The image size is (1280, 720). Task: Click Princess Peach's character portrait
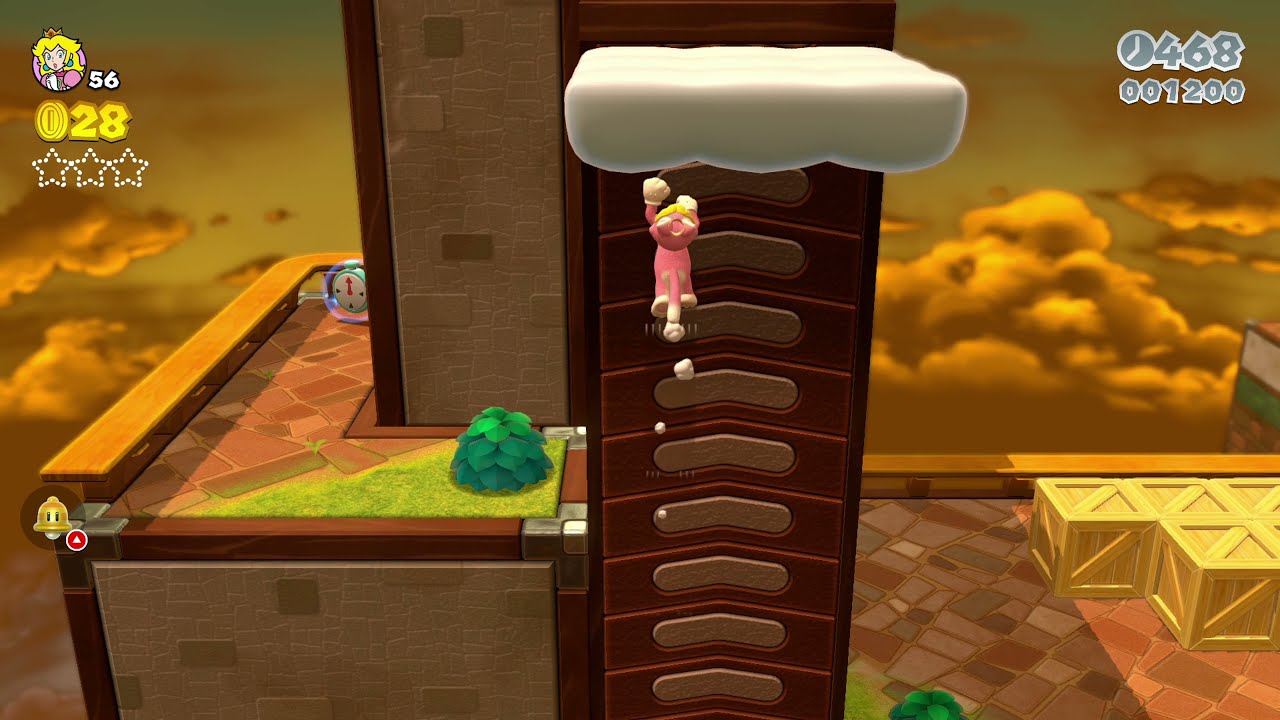(x=59, y=60)
